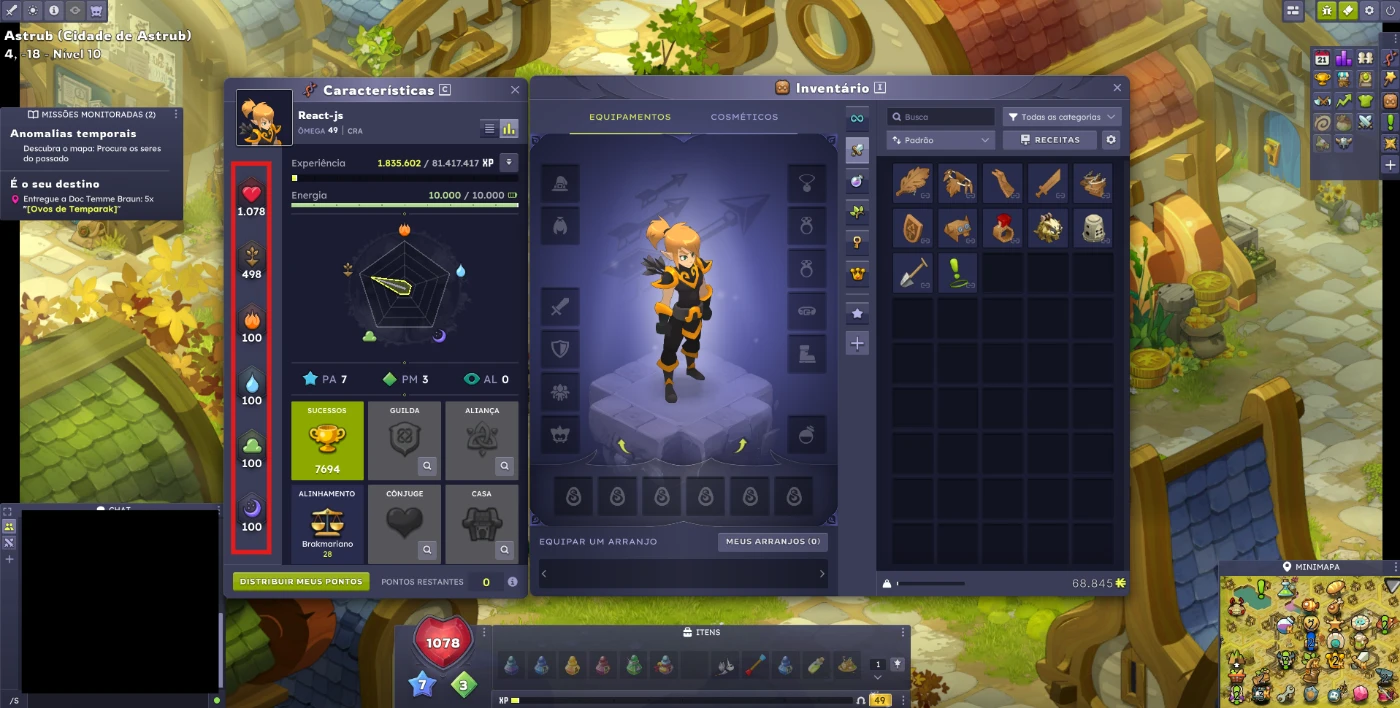Open Meus Arranjos list
Image resolution: width=1400 pixels, height=708 pixels.
click(x=772, y=542)
